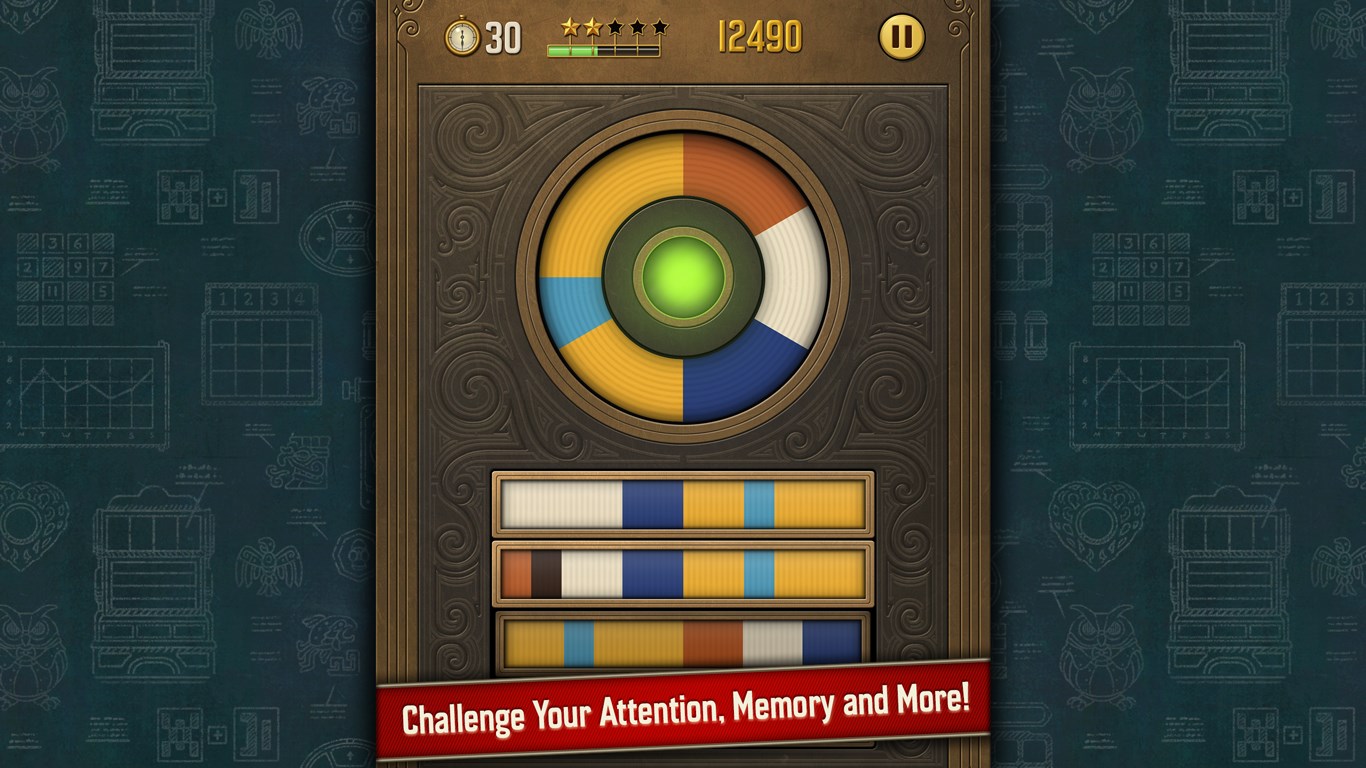Click the red banner reading Challenge Your Attention
Image resolution: width=1366 pixels, height=768 pixels.
click(683, 707)
